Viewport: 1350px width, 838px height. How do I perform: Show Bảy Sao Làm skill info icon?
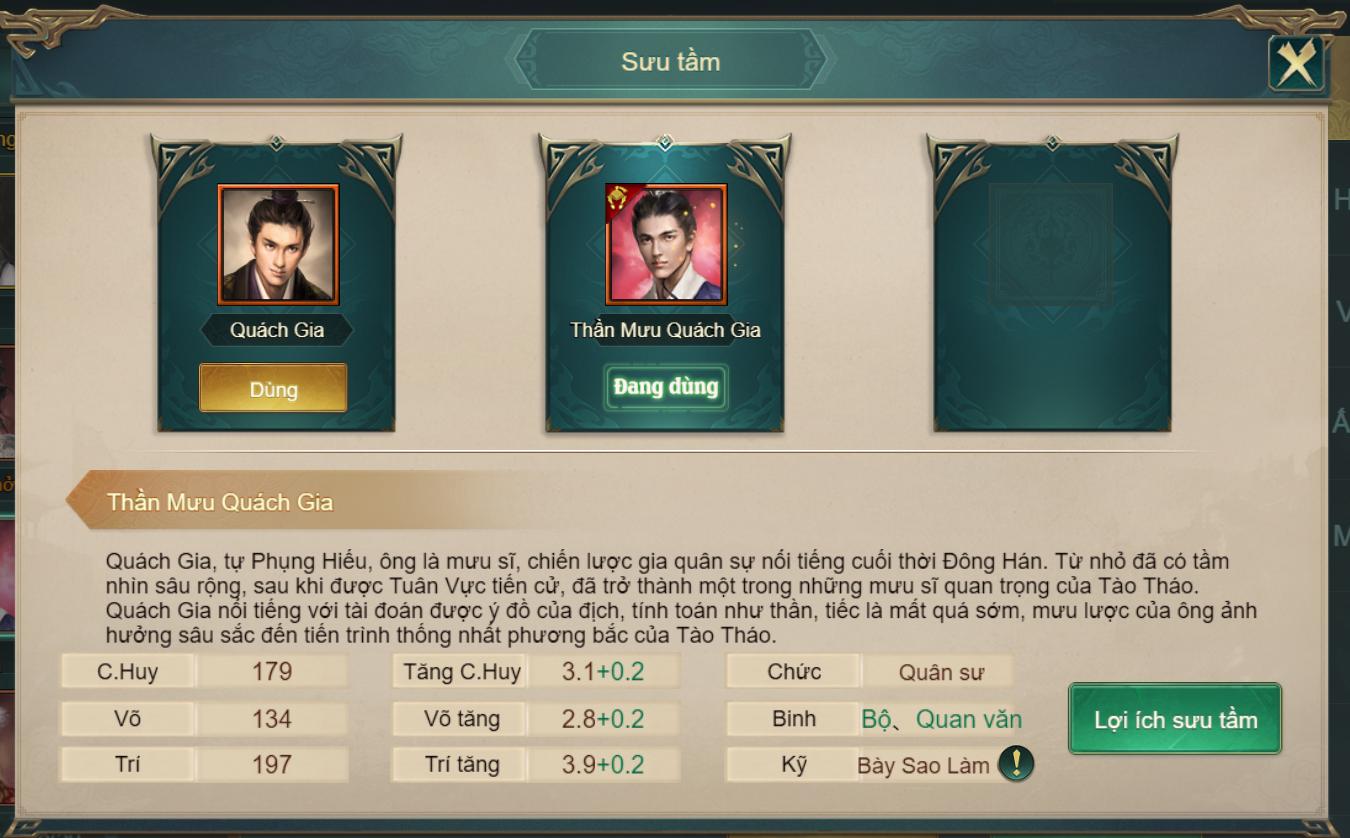pos(1016,765)
